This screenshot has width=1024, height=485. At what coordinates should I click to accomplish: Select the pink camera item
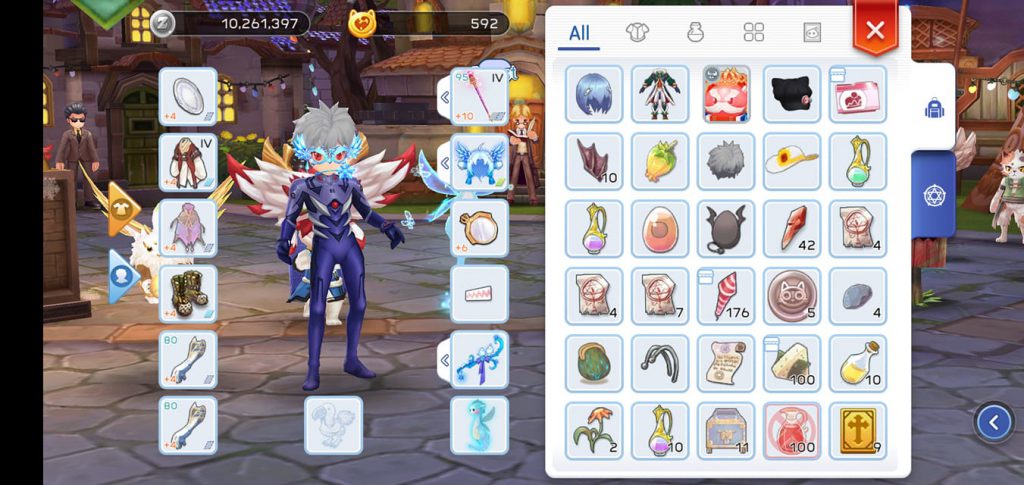[x=858, y=95]
